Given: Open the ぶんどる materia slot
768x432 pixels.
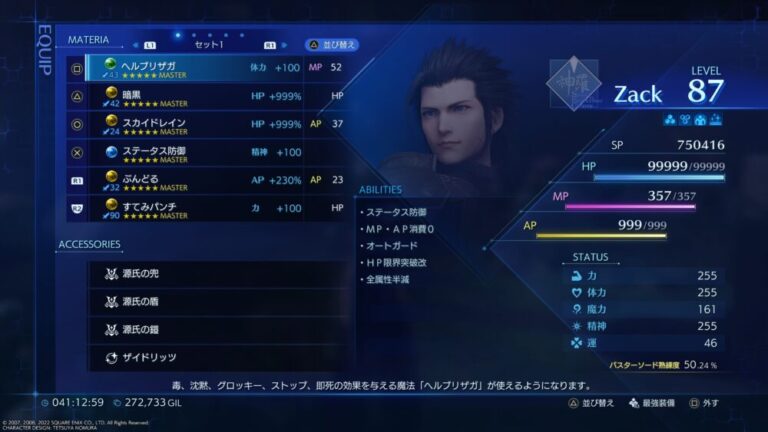Looking at the screenshot, I should tap(215, 180).
